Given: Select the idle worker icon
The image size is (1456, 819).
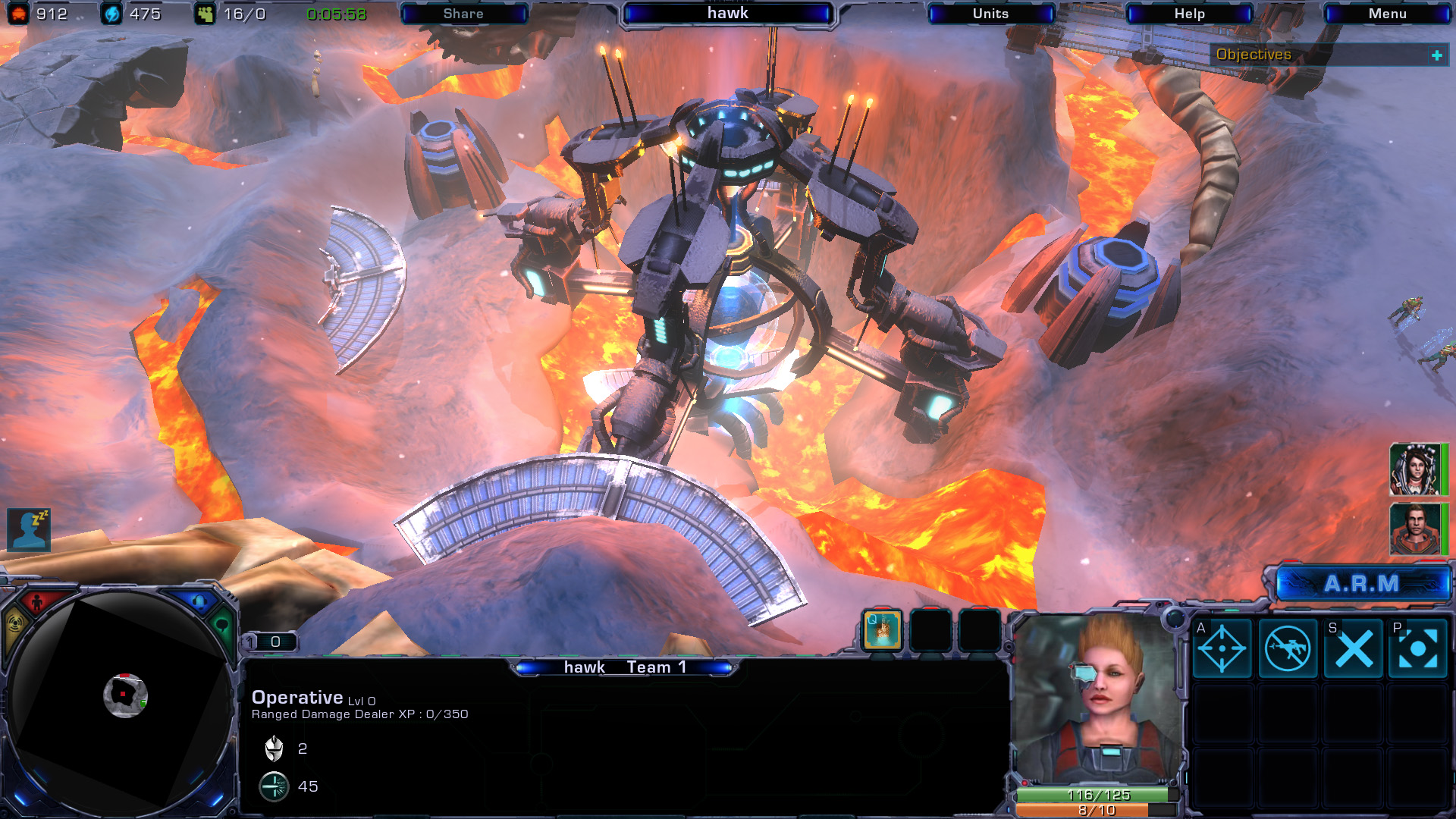Looking at the screenshot, I should point(29,529).
